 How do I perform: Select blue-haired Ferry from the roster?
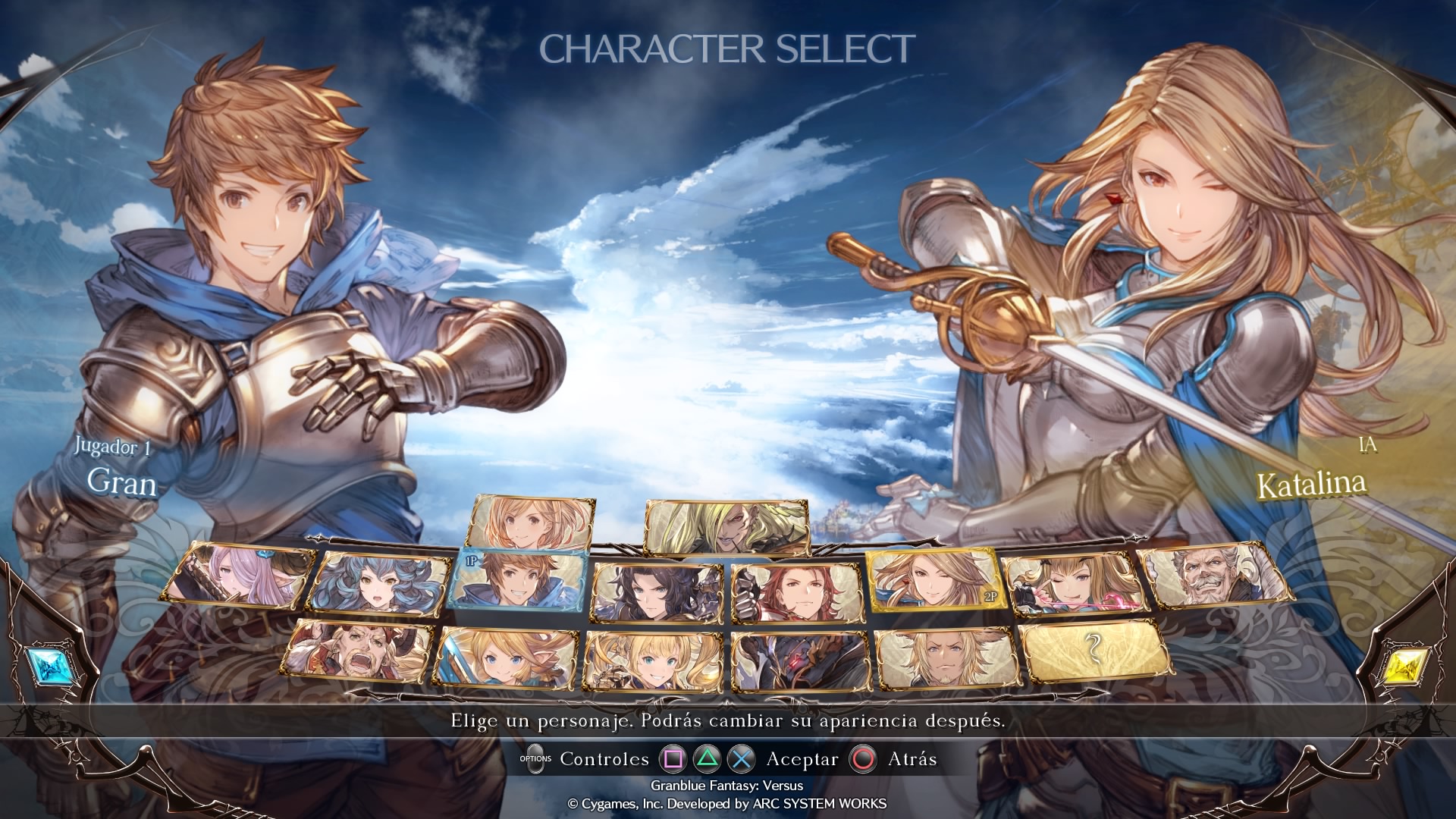click(381, 584)
